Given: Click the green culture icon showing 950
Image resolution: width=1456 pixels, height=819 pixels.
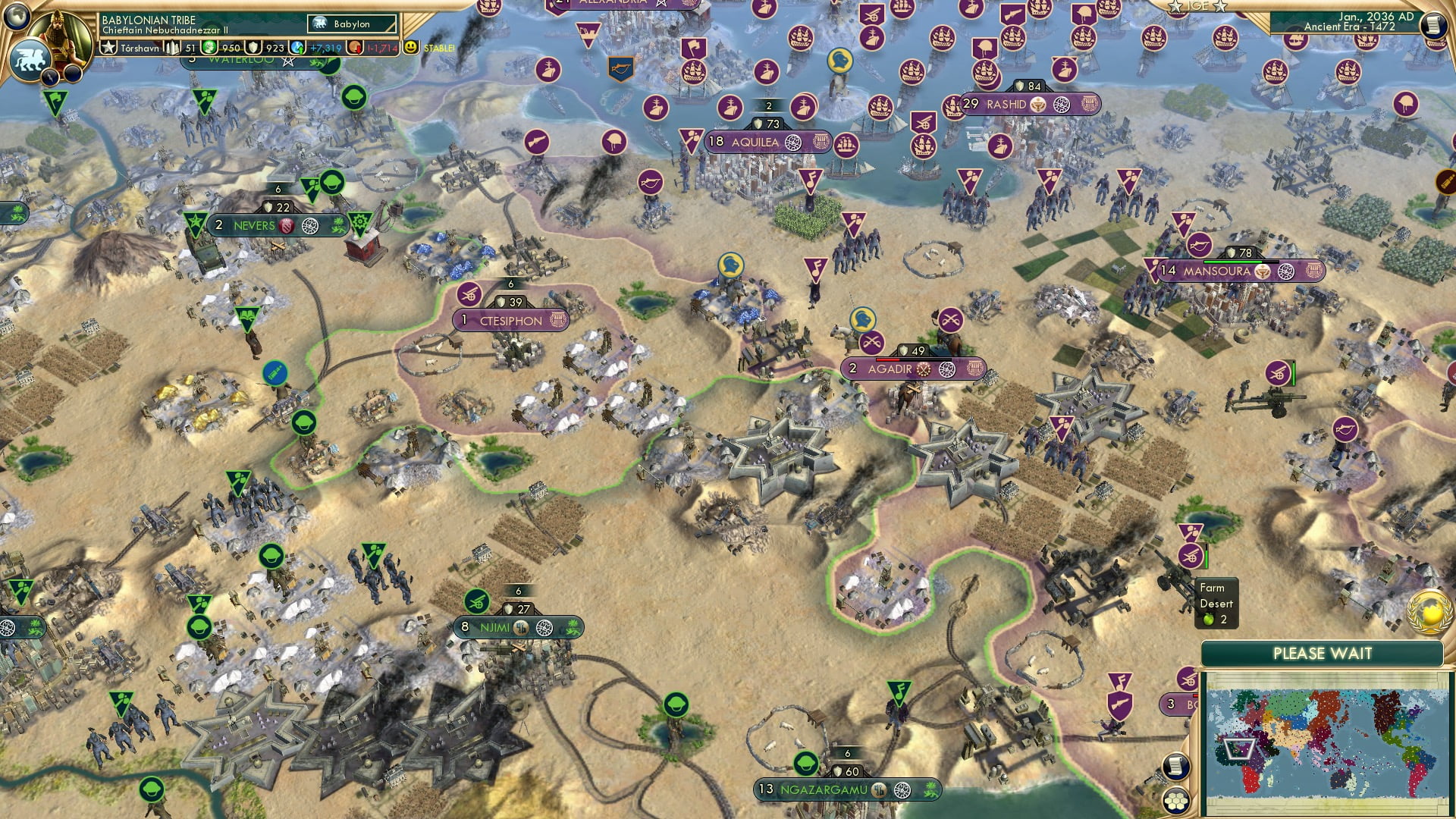Looking at the screenshot, I should click(209, 46).
